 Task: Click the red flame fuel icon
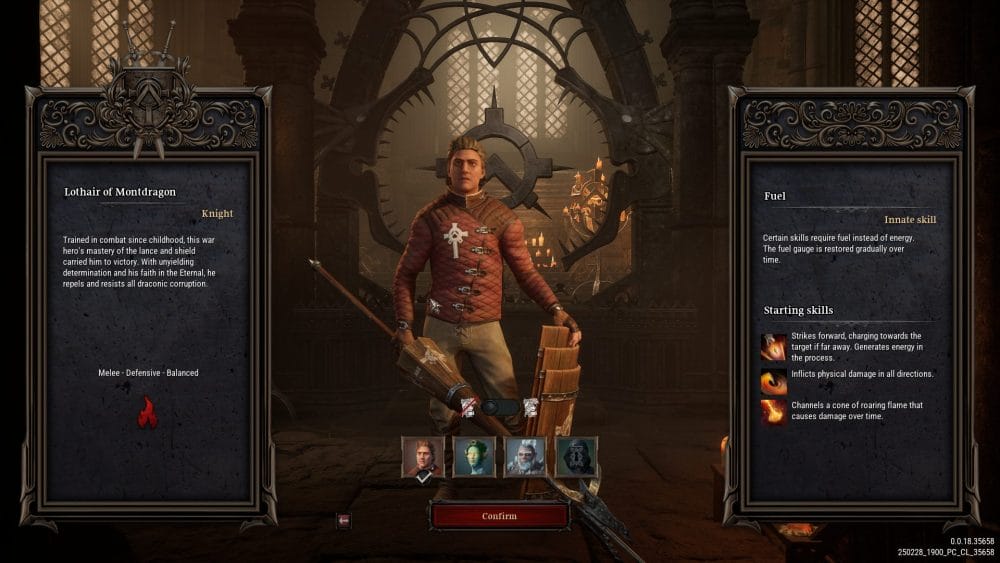click(x=147, y=412)
